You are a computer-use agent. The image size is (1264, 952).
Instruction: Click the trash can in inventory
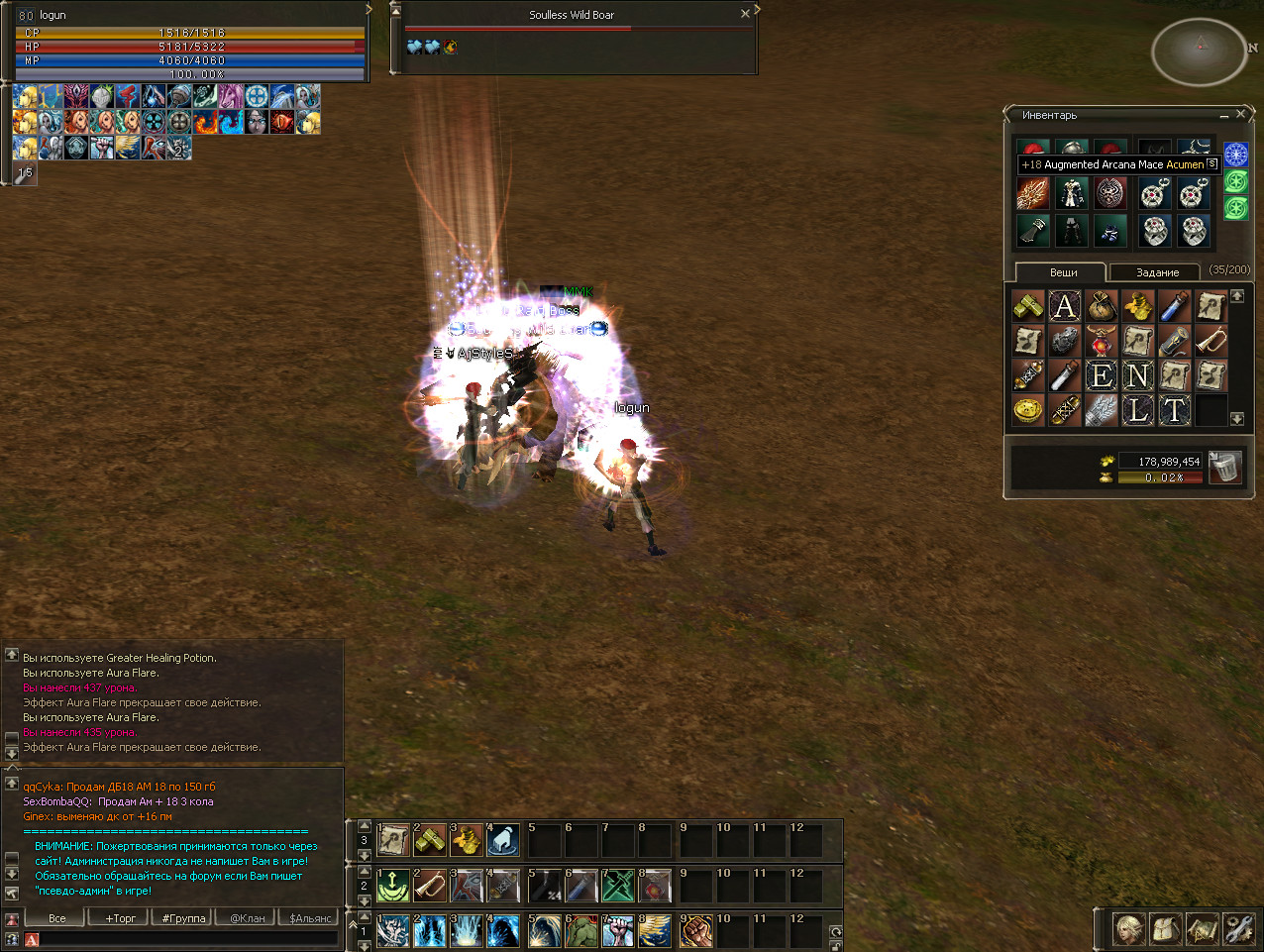[x=1225, y=467]
